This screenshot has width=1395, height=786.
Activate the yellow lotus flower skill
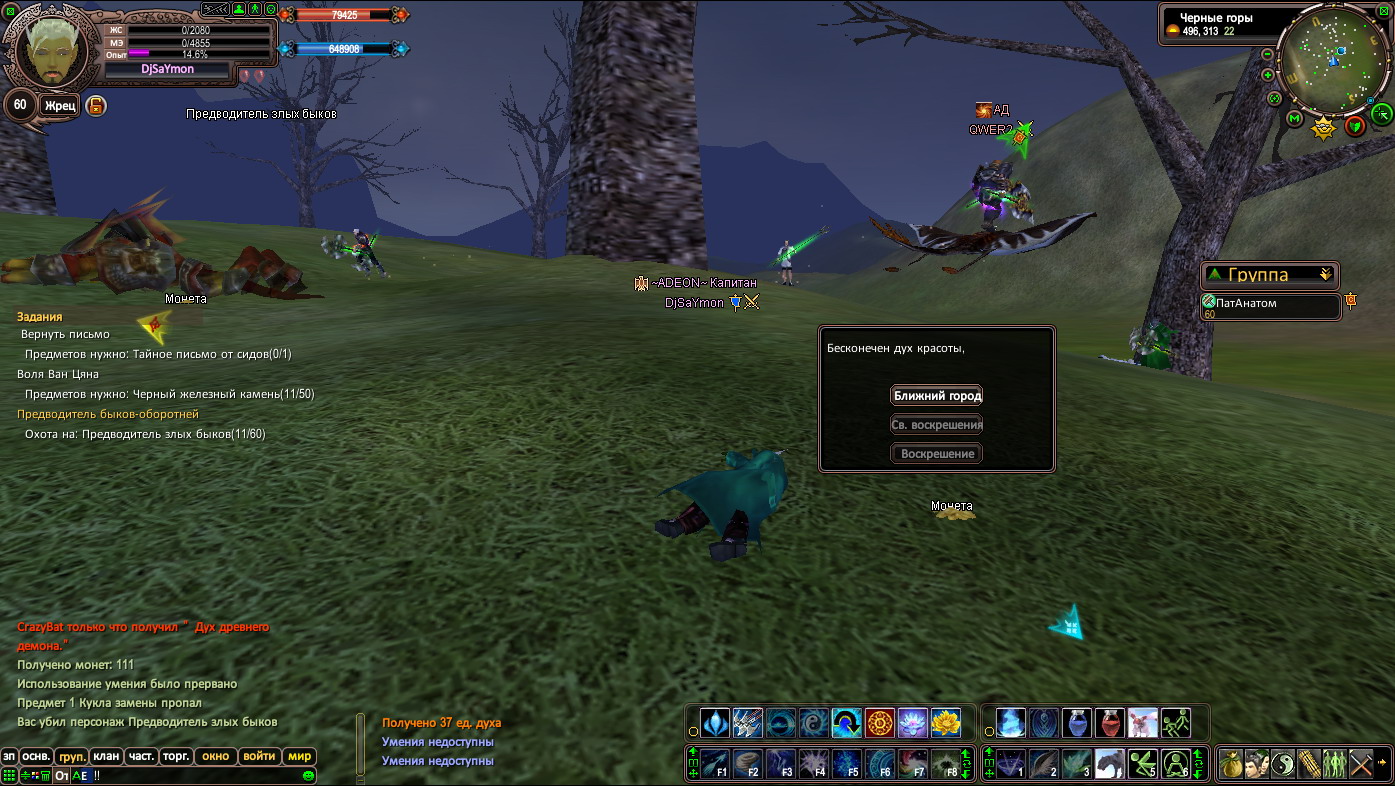(945, 722)
